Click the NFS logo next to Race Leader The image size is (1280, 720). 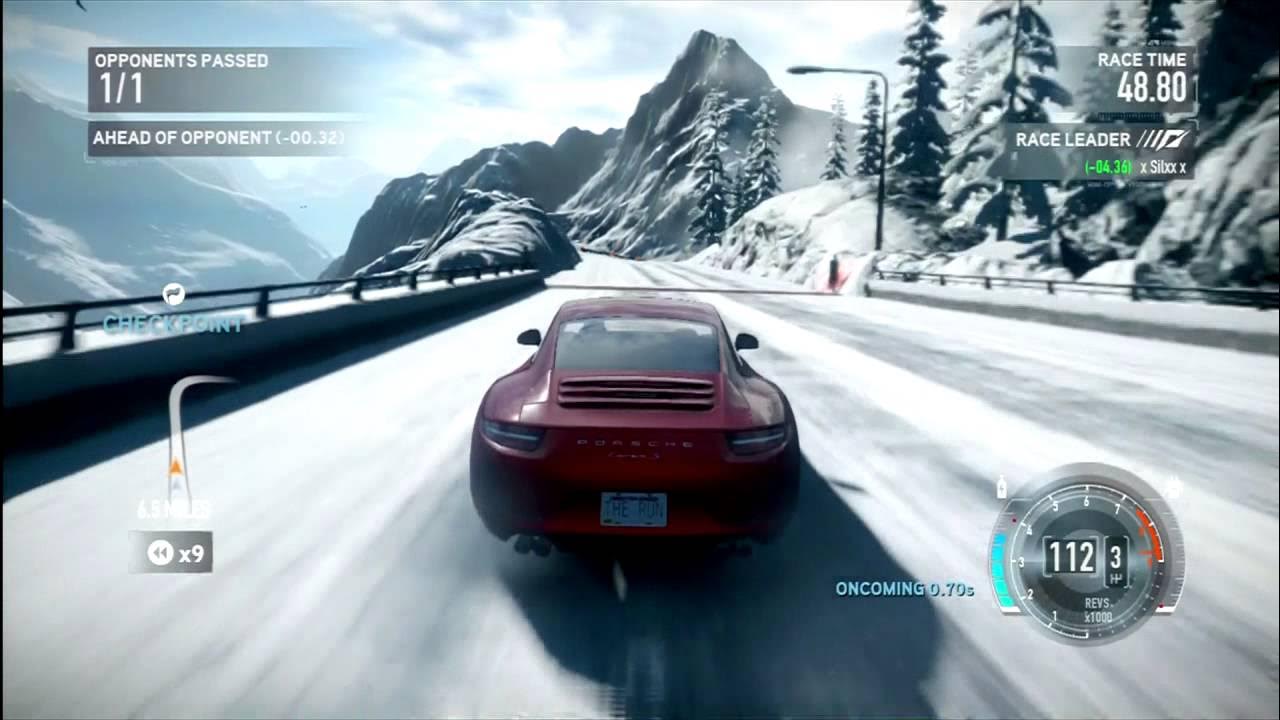click(1160, 138)
